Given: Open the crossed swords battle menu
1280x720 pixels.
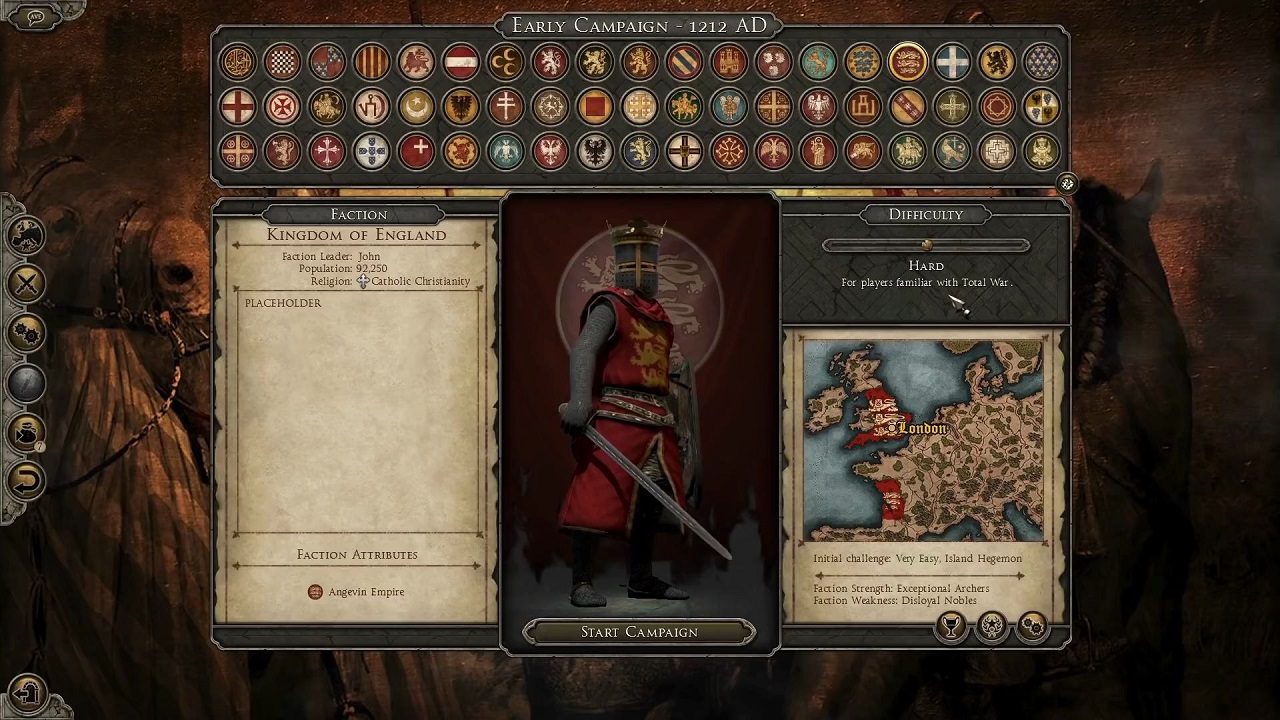Looking at the screenshot, I should pyautogui.click(x=27, y=284).
